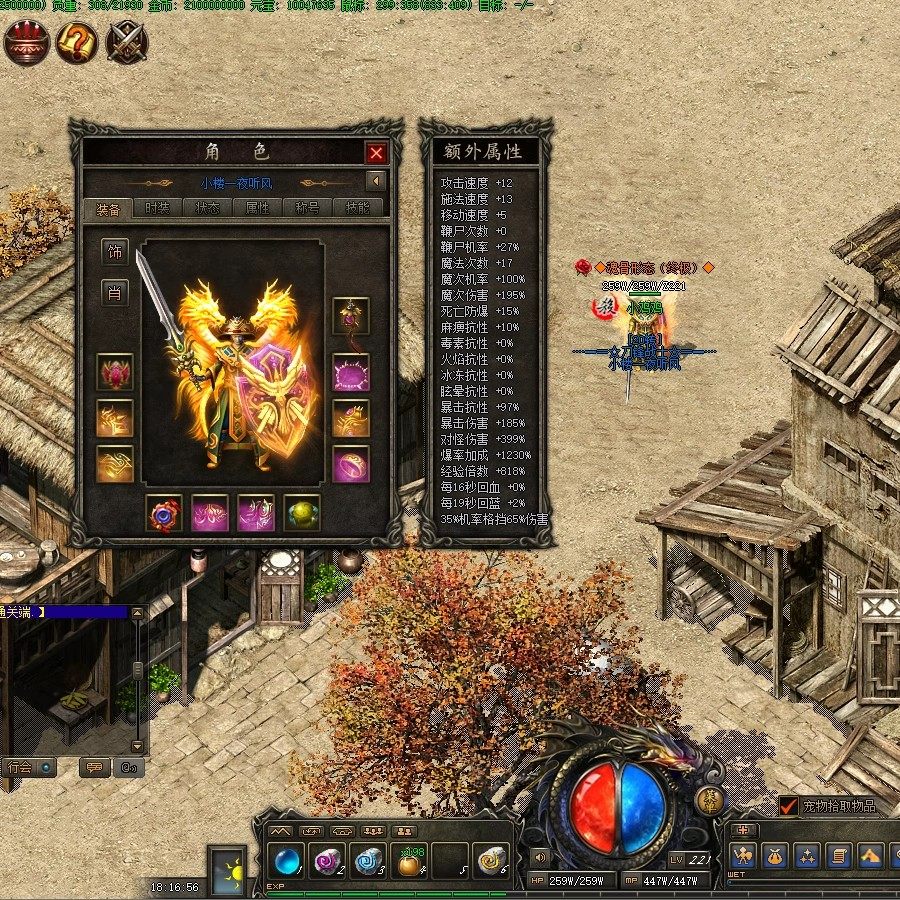Collapse the extra attributes panel arrow
This screenshot has width=900, height=900.
pyautogui.click(x=375, y=182)
